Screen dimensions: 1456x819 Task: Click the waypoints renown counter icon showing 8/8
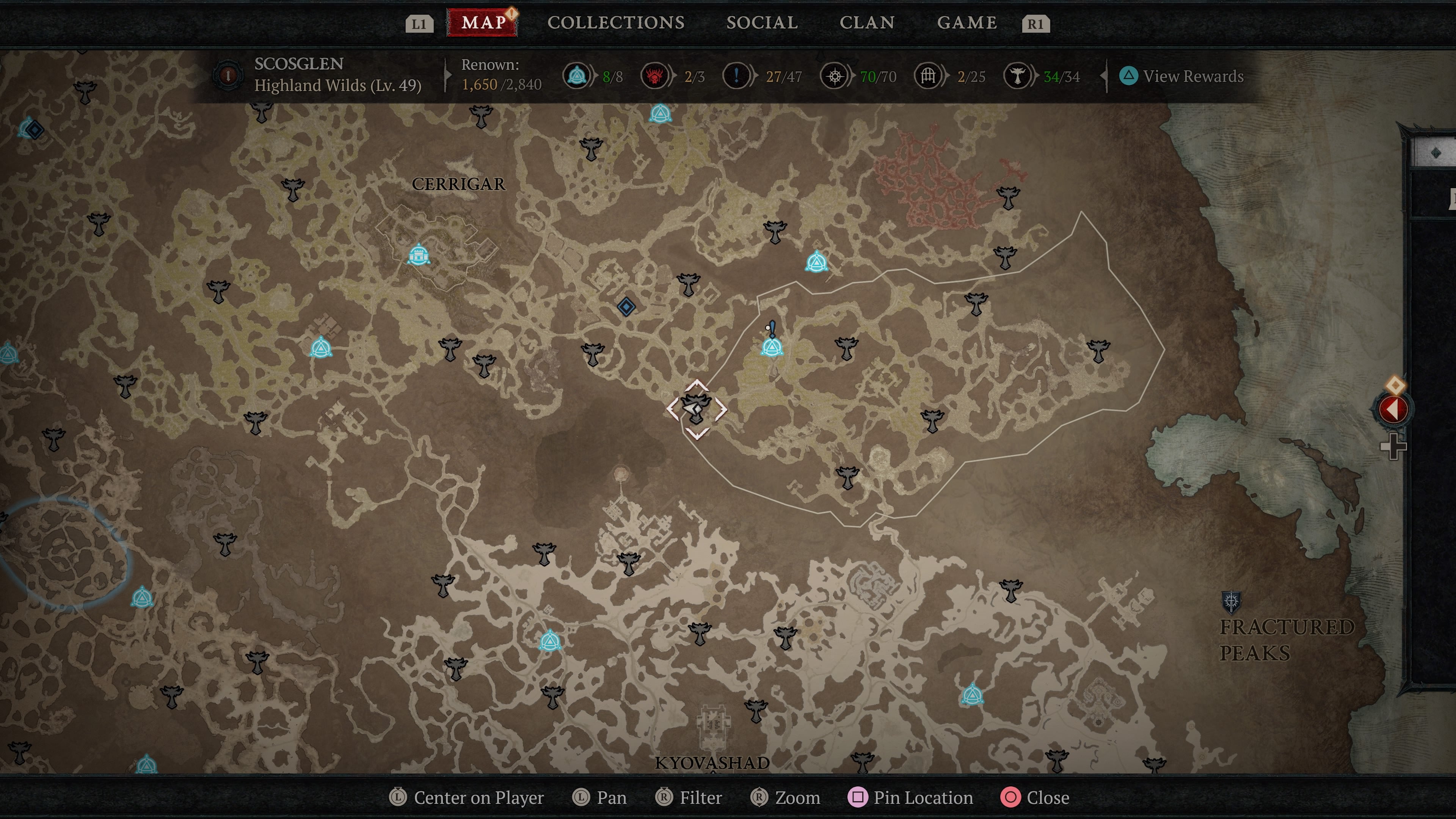576,76
